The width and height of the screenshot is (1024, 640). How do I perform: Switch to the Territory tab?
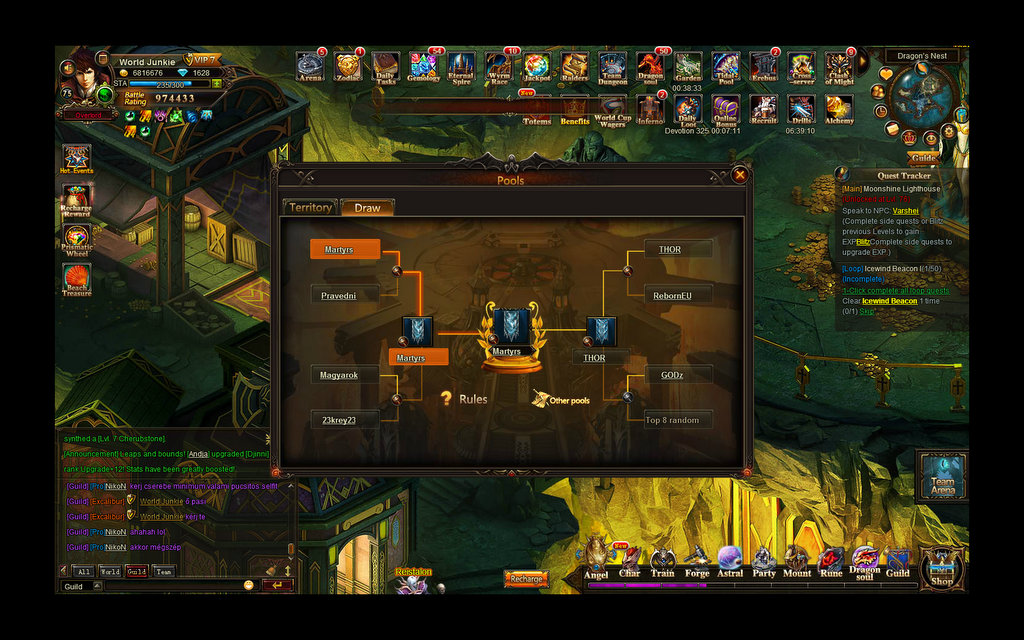pos(309,208)
